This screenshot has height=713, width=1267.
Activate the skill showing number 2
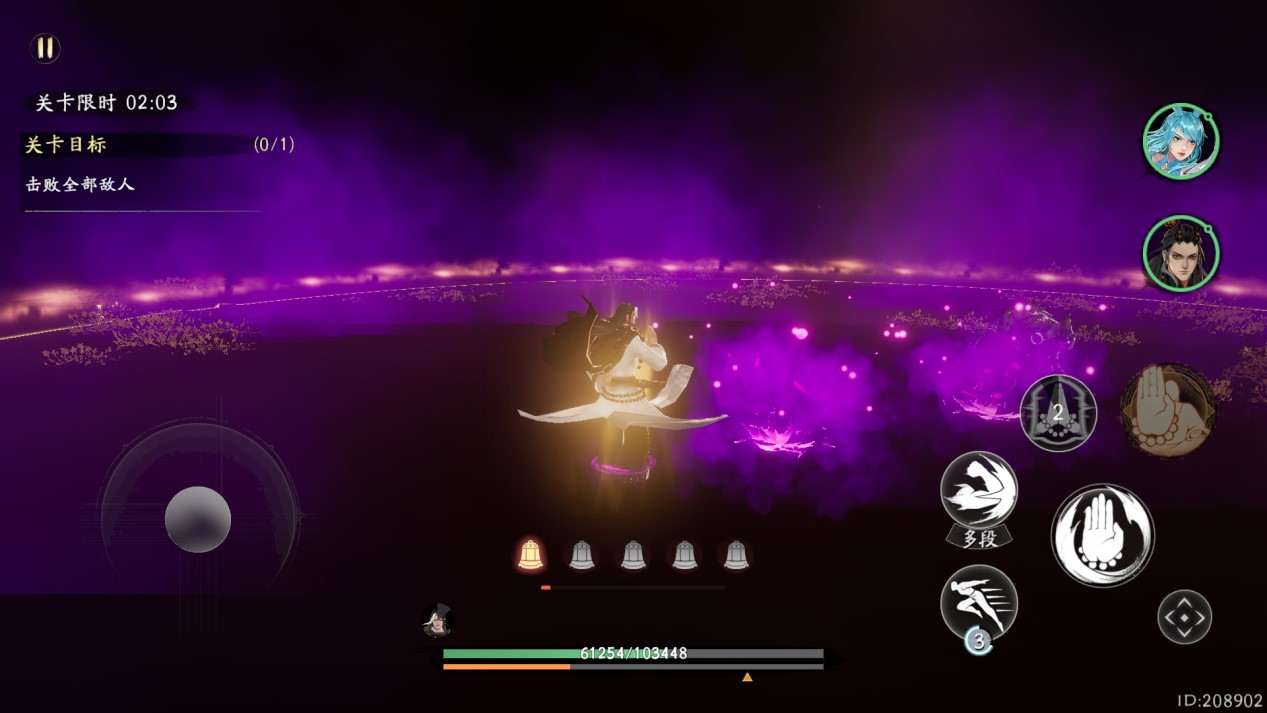pyautogui.click(x=1058, y=413)
